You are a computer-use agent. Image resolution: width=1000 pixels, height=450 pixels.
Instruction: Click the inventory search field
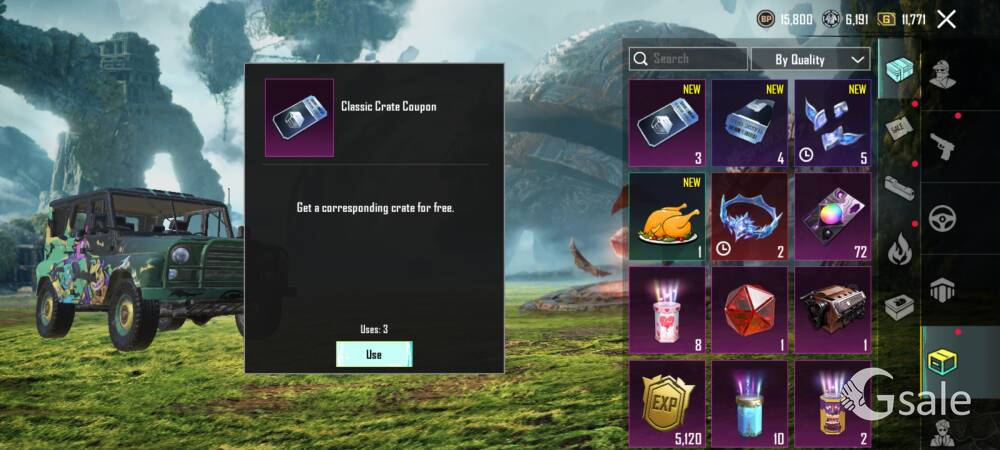click(x=688, y=59)
